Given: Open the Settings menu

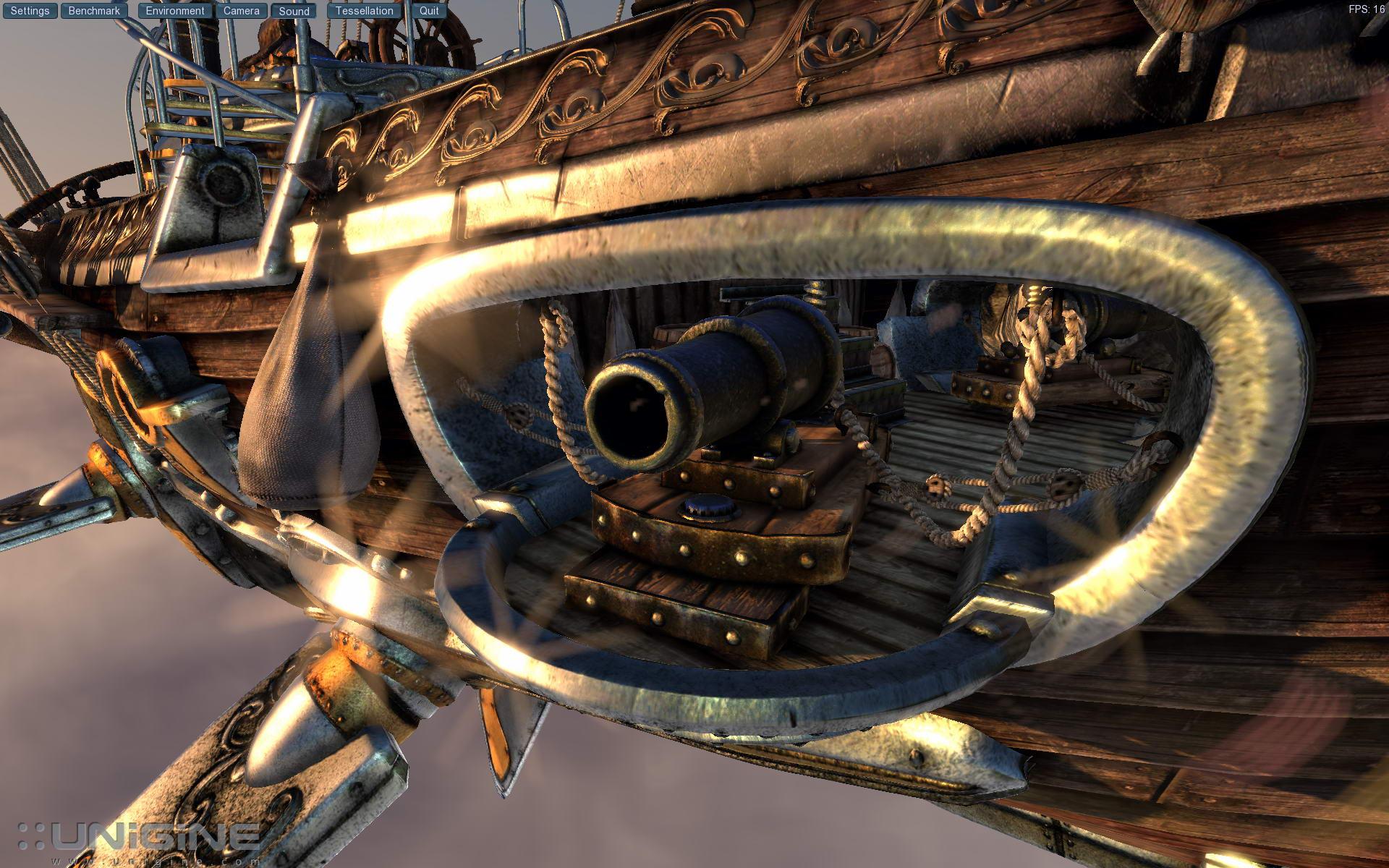Looking at the screenshot, I should tap(30, 11).
